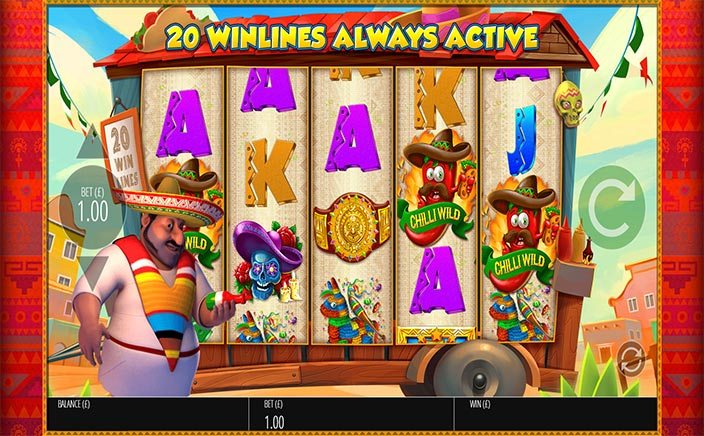This screenshot has height=436, width=704.
Task: Select the round BET 1.00 stake button
Action: [x=91, y=207]
